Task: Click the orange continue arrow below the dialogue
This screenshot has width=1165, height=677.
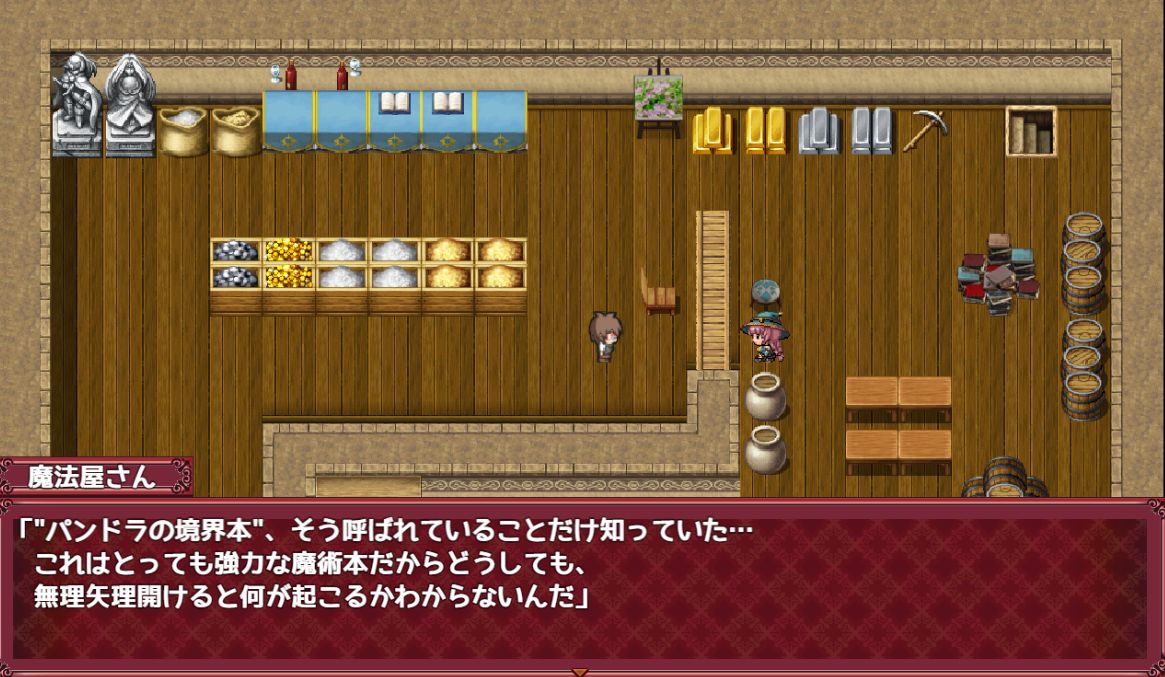Action: (x=579, y=671)
